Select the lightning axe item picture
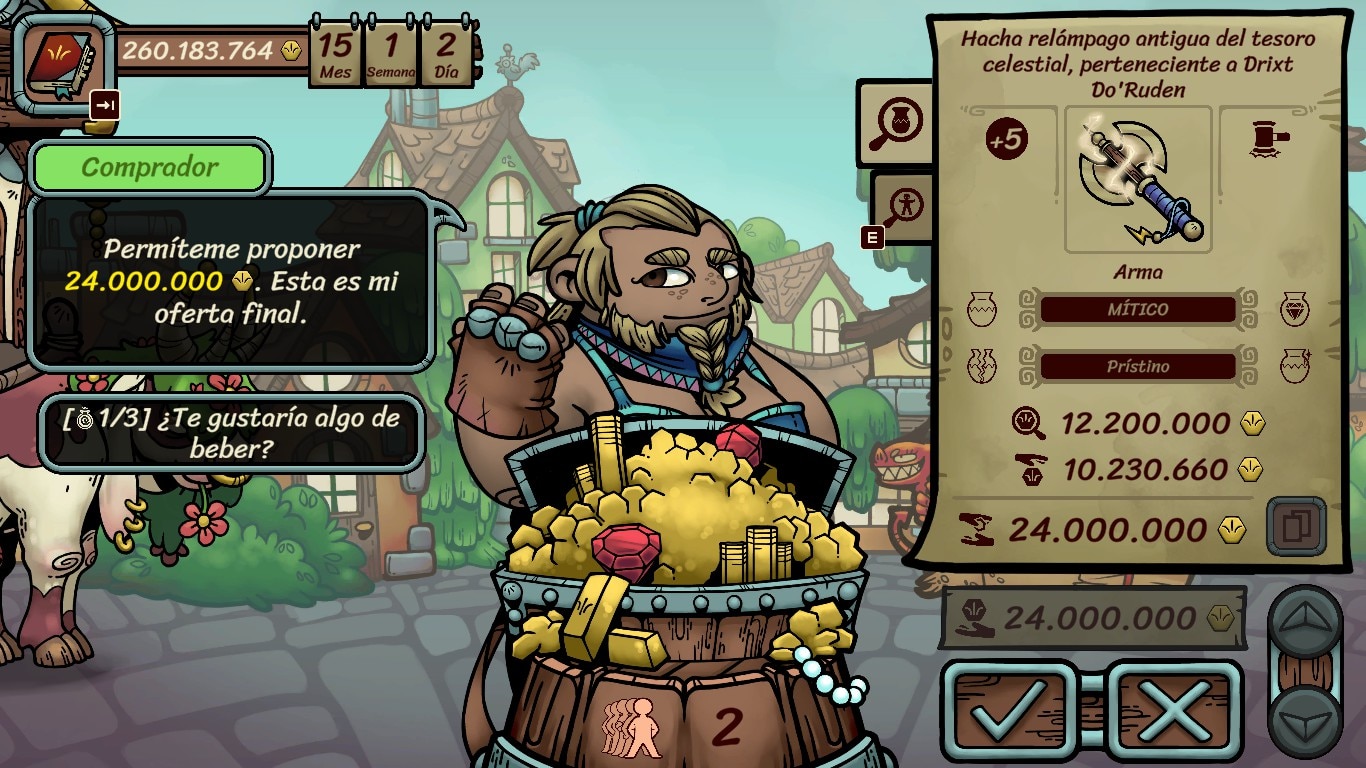This screenshot has height=768, width=1366. coord(1138,180)
